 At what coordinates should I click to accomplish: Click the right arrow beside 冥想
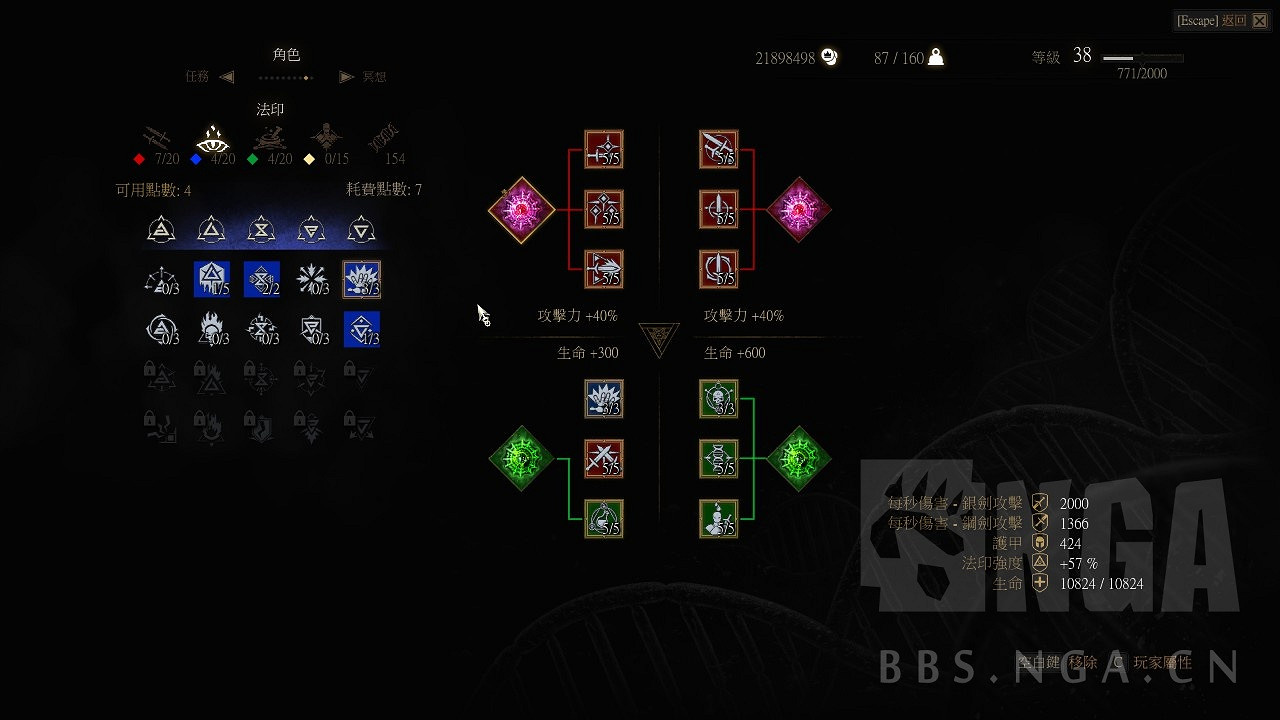coord(345,77)
